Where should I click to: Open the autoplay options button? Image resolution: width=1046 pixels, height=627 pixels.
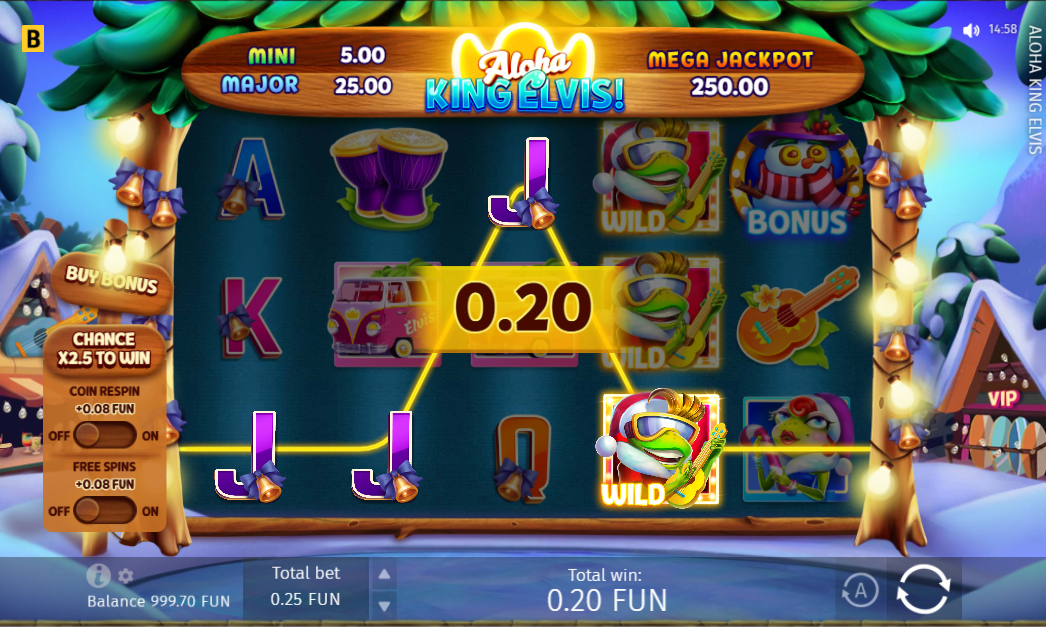click(859, 590)
